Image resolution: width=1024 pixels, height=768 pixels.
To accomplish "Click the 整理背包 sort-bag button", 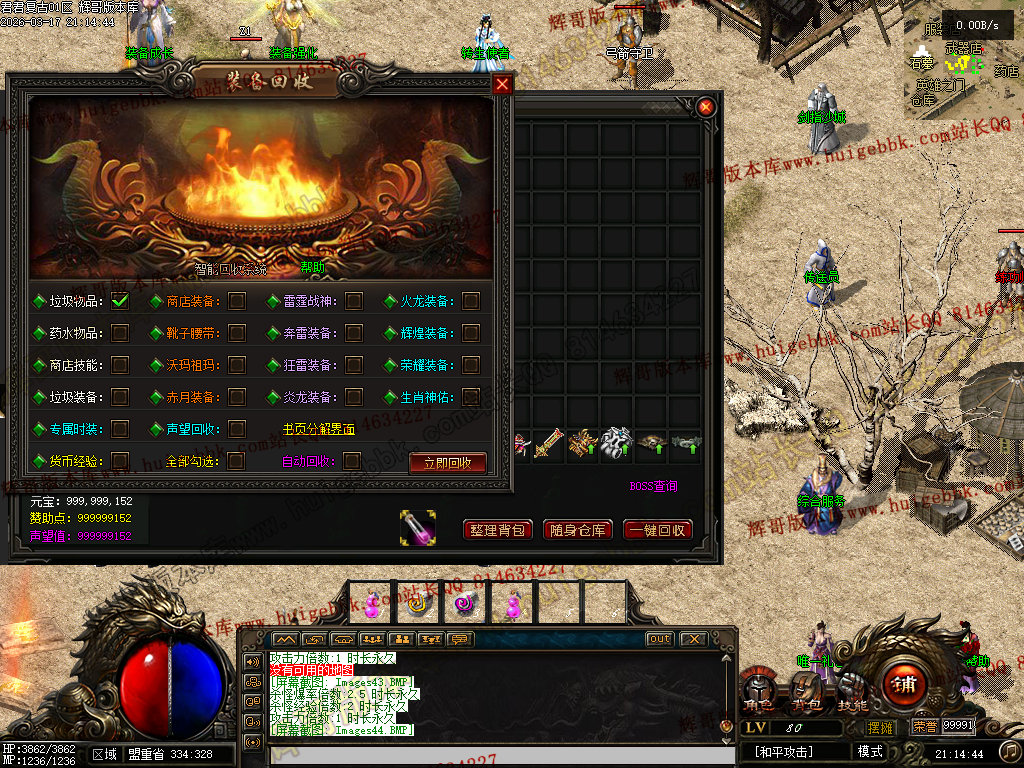I will 497,530.
